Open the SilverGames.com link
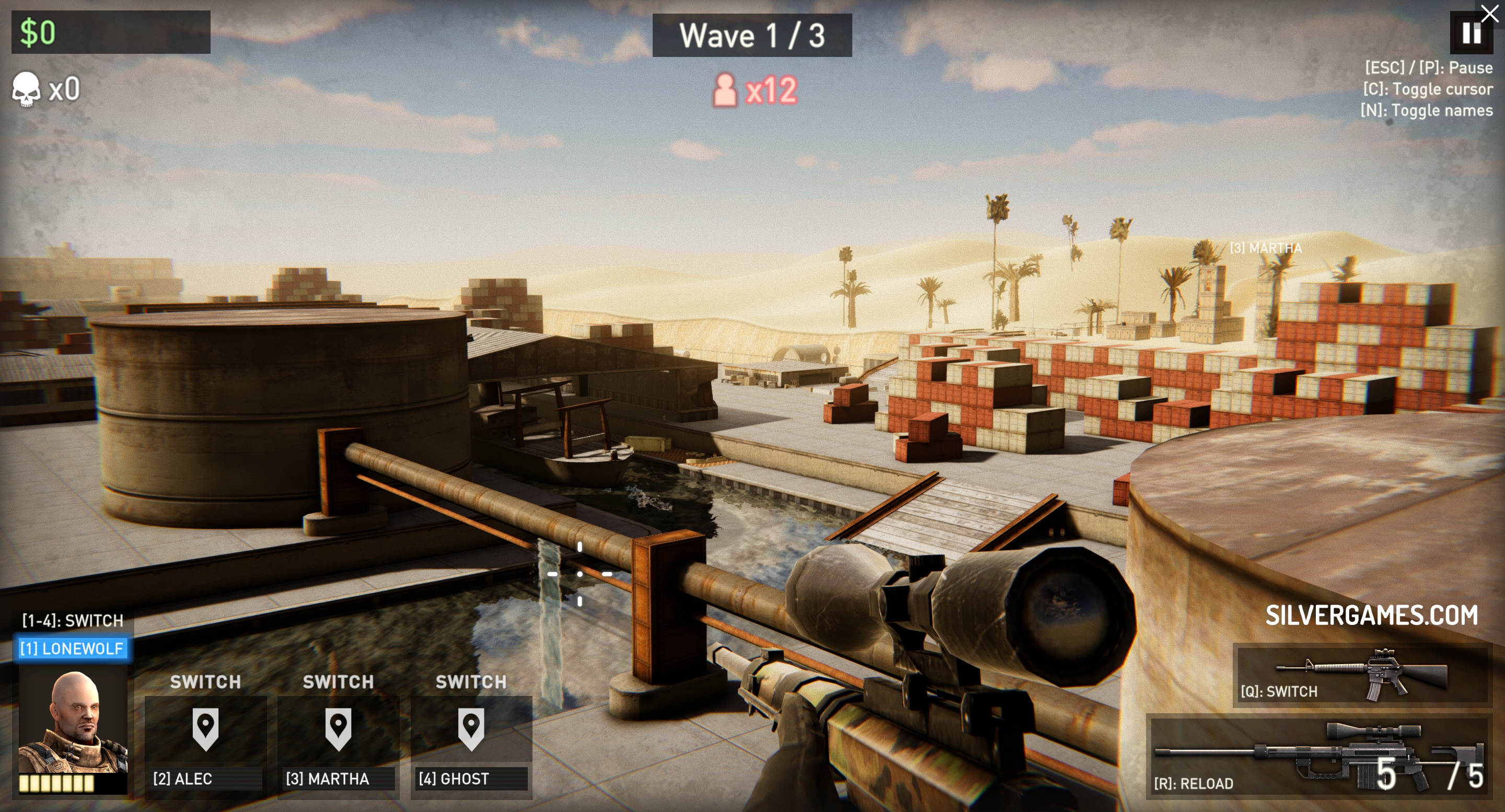The height and width of the screenshot is (812, 1505). pyautogui.click(x=1371, y=615)
